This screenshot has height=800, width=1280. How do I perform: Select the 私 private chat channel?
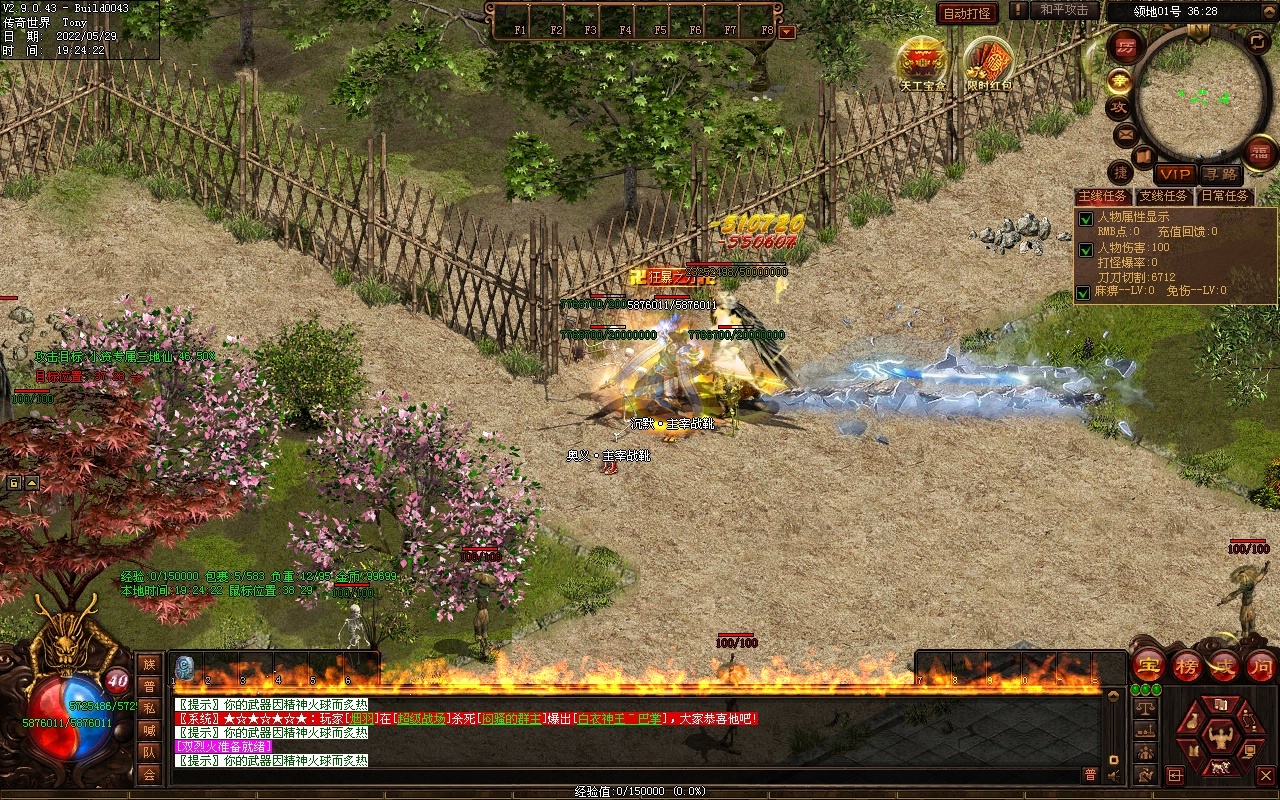click(x=149, y=708)
